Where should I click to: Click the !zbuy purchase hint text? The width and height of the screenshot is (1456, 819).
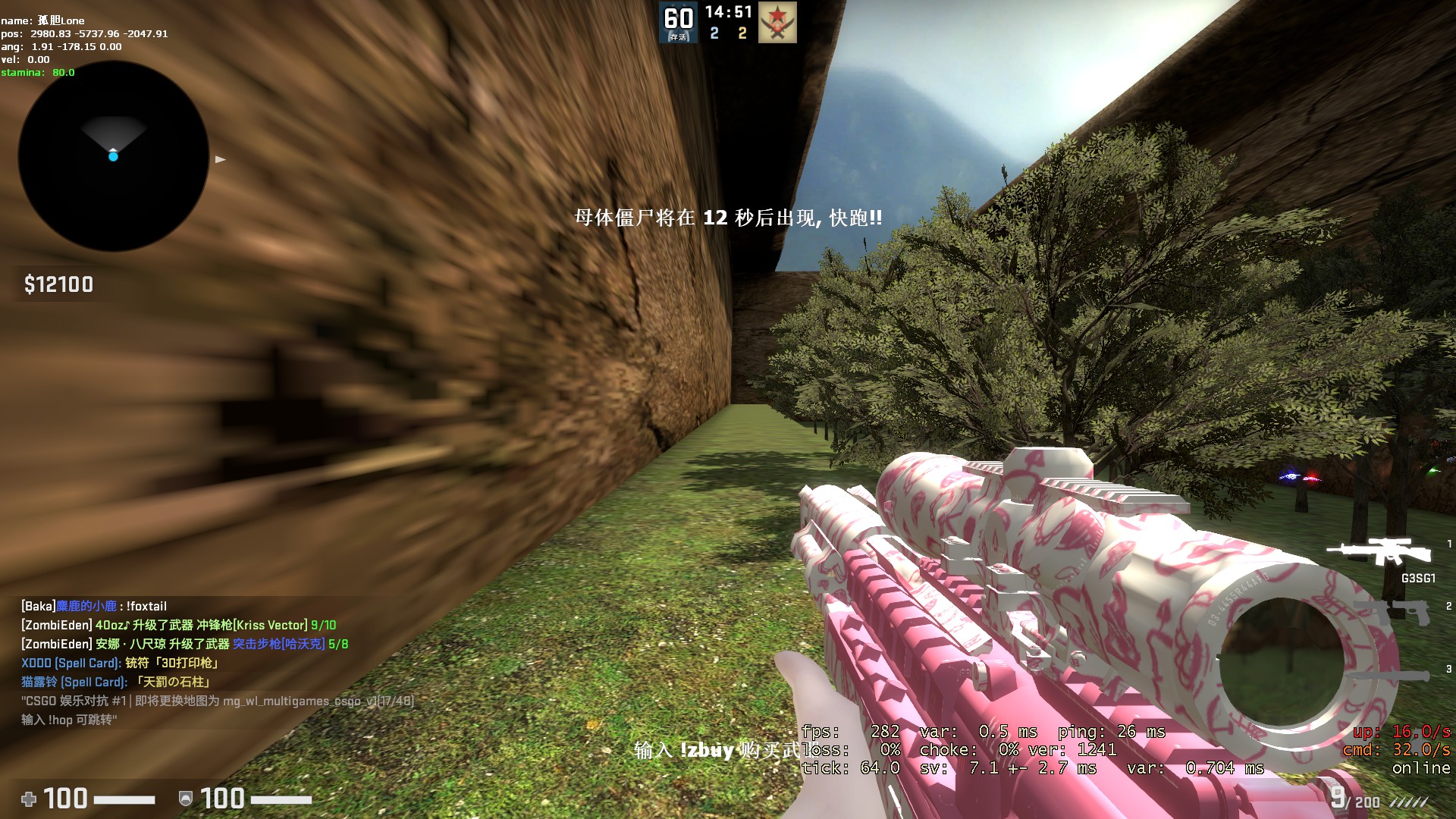pos(707,751)
